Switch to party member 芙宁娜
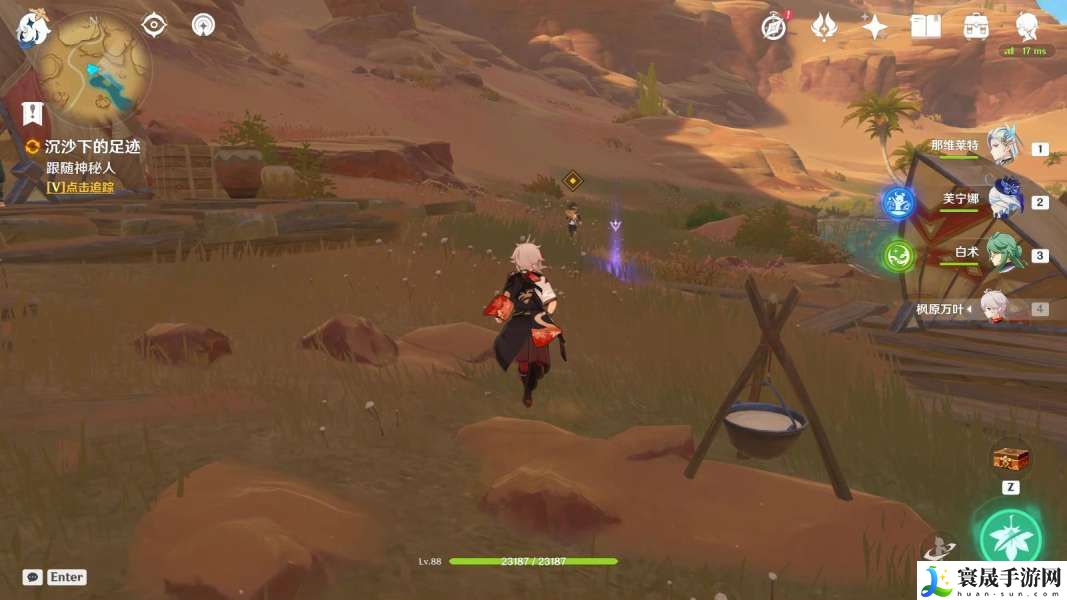Viewport: 1067px width, 600px height. point(1003,200)
